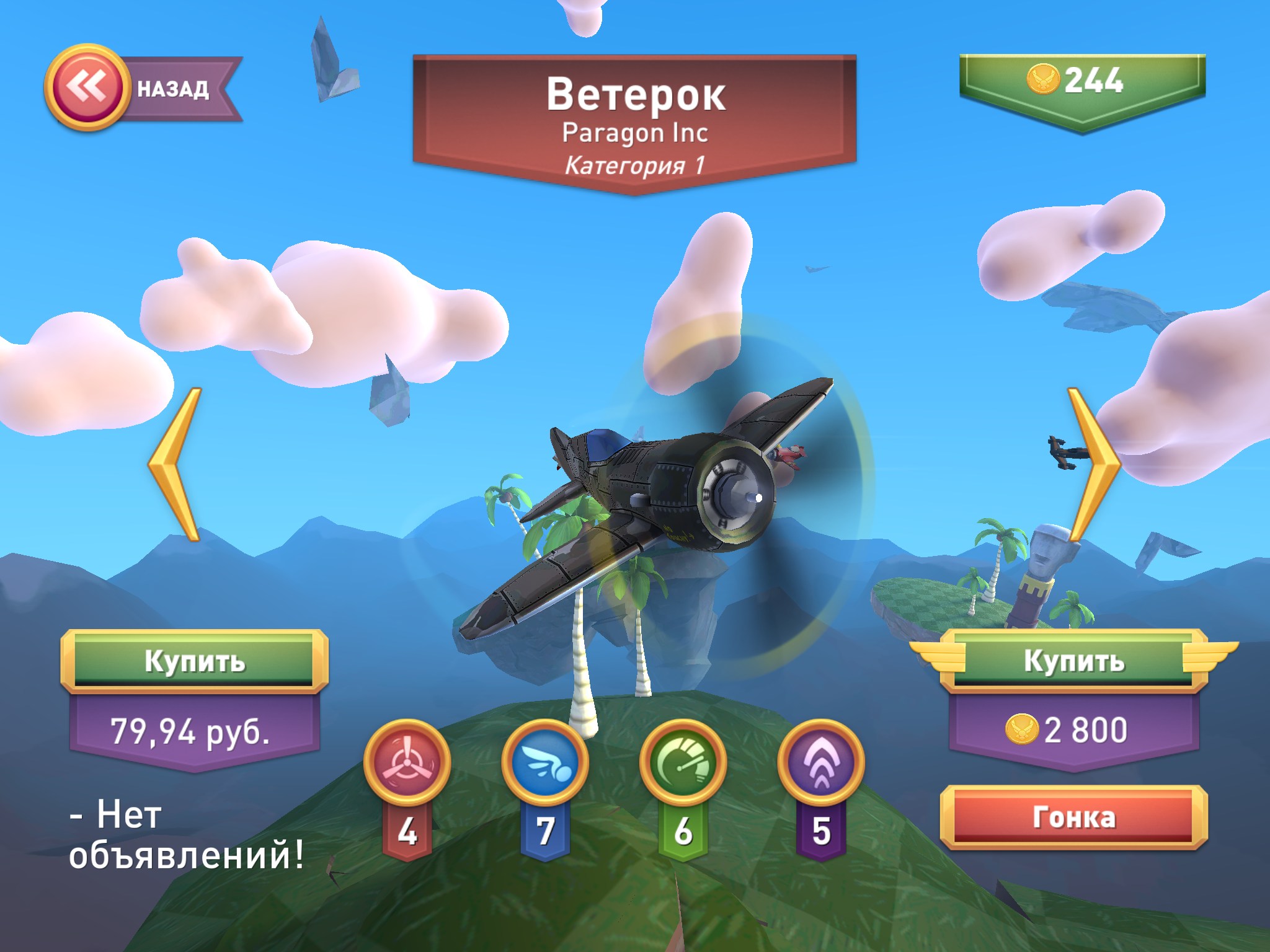
Task: Start a race with the Гонка button
Action: coord(1073,818)
